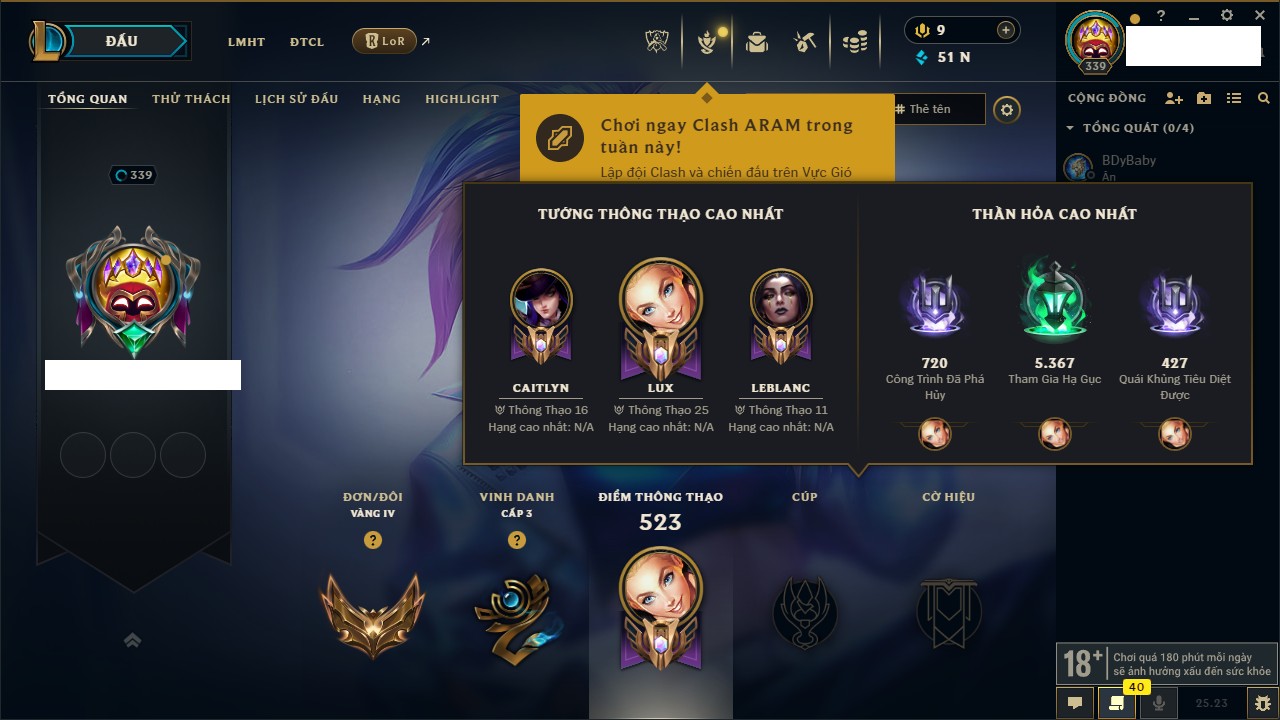
Task: Close the client window
Action: point(1258,16)
